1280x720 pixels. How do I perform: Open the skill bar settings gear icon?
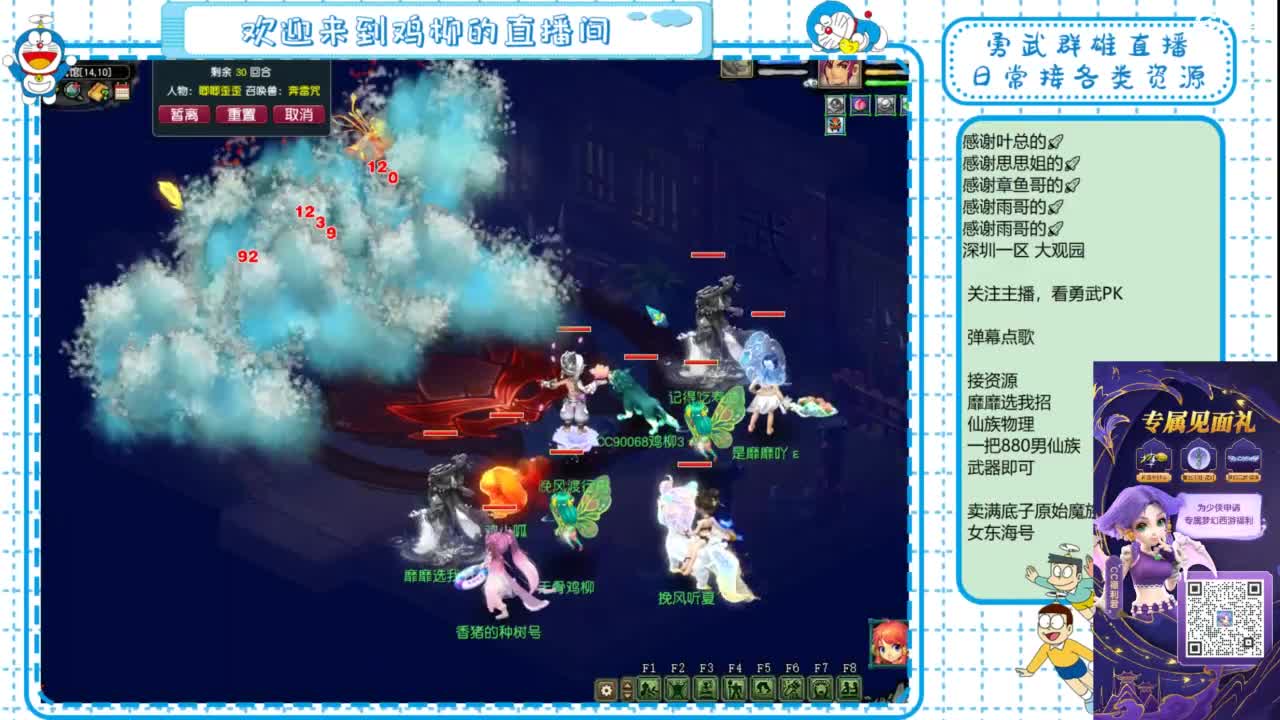point(605,690)
